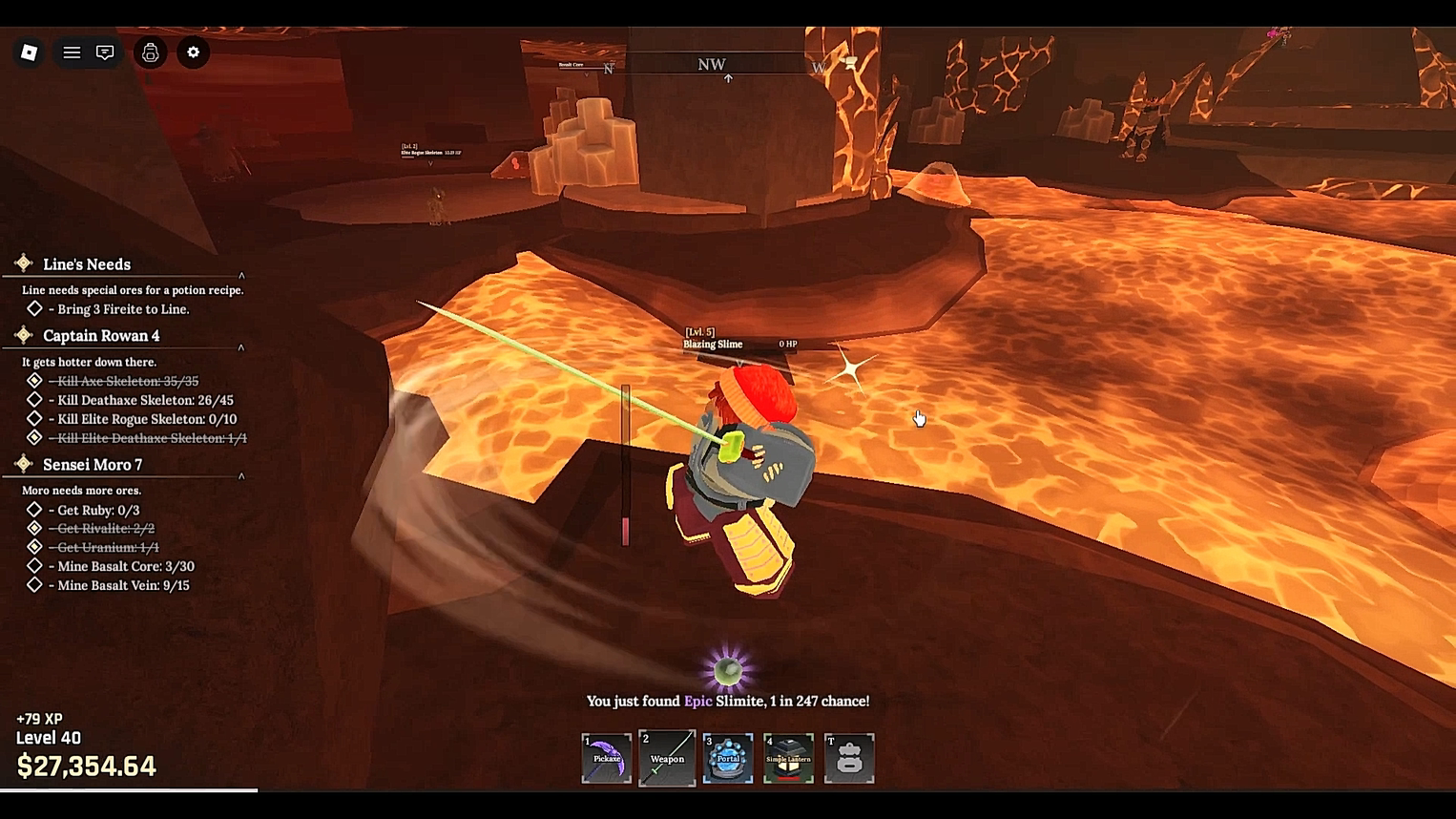Viewport: 1456px width, 819px height.
Task: Open the hamburger list menu
Action: [x=72, y=52]
